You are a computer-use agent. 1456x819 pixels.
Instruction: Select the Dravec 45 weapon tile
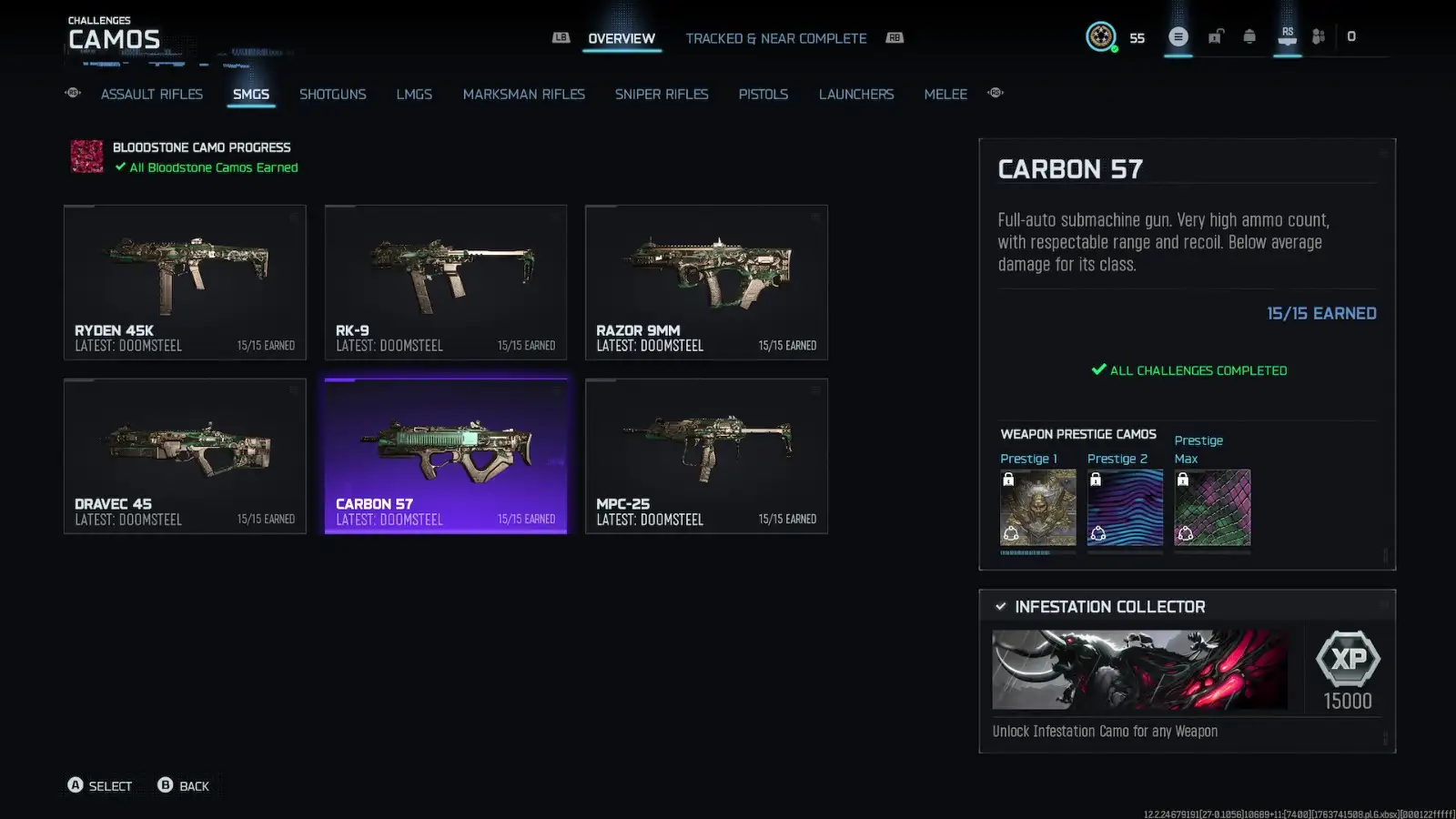(185, 456)
